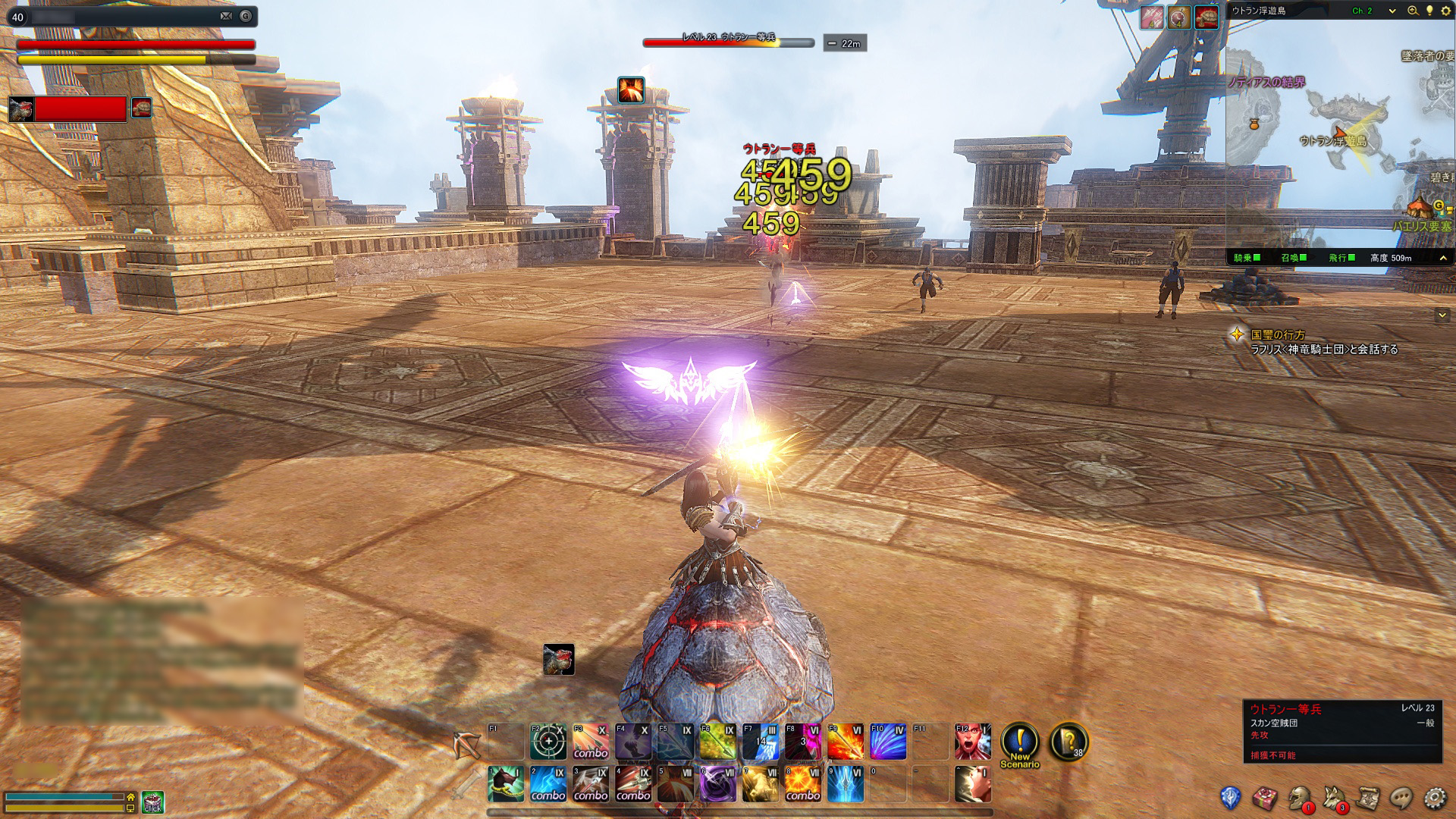Use the flaming arrow skill on F9
Viewport: 1456px width, 819px height.
845,742
